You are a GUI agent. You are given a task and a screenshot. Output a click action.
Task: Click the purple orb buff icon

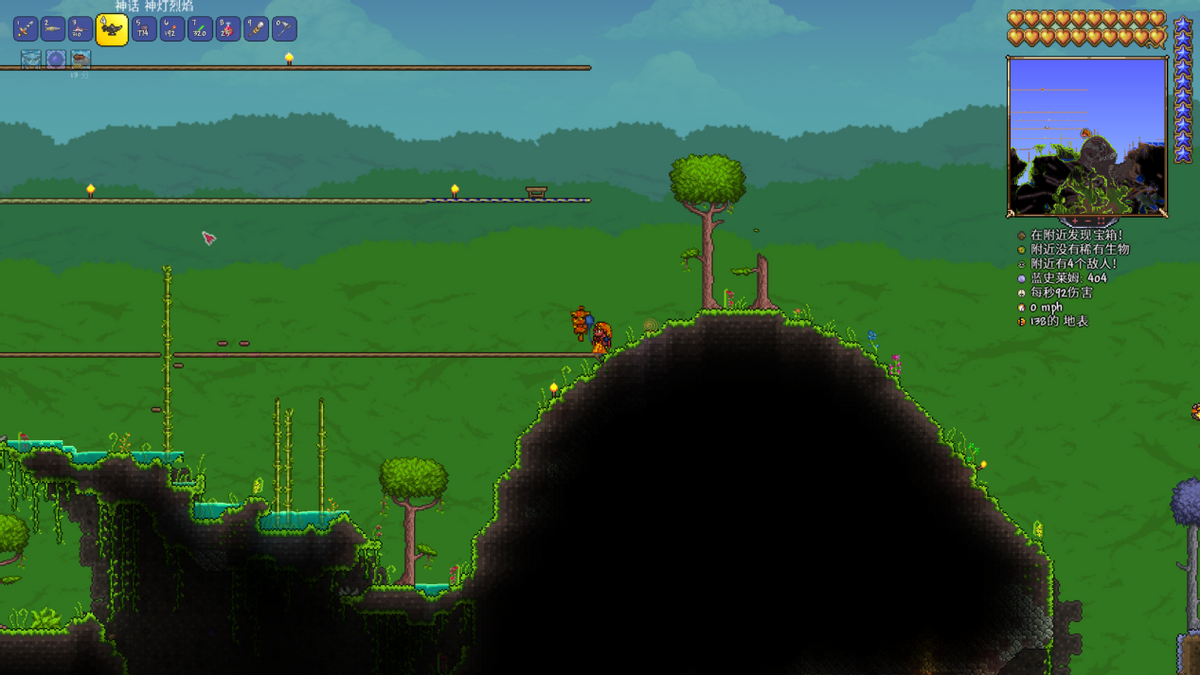(56, 60)
